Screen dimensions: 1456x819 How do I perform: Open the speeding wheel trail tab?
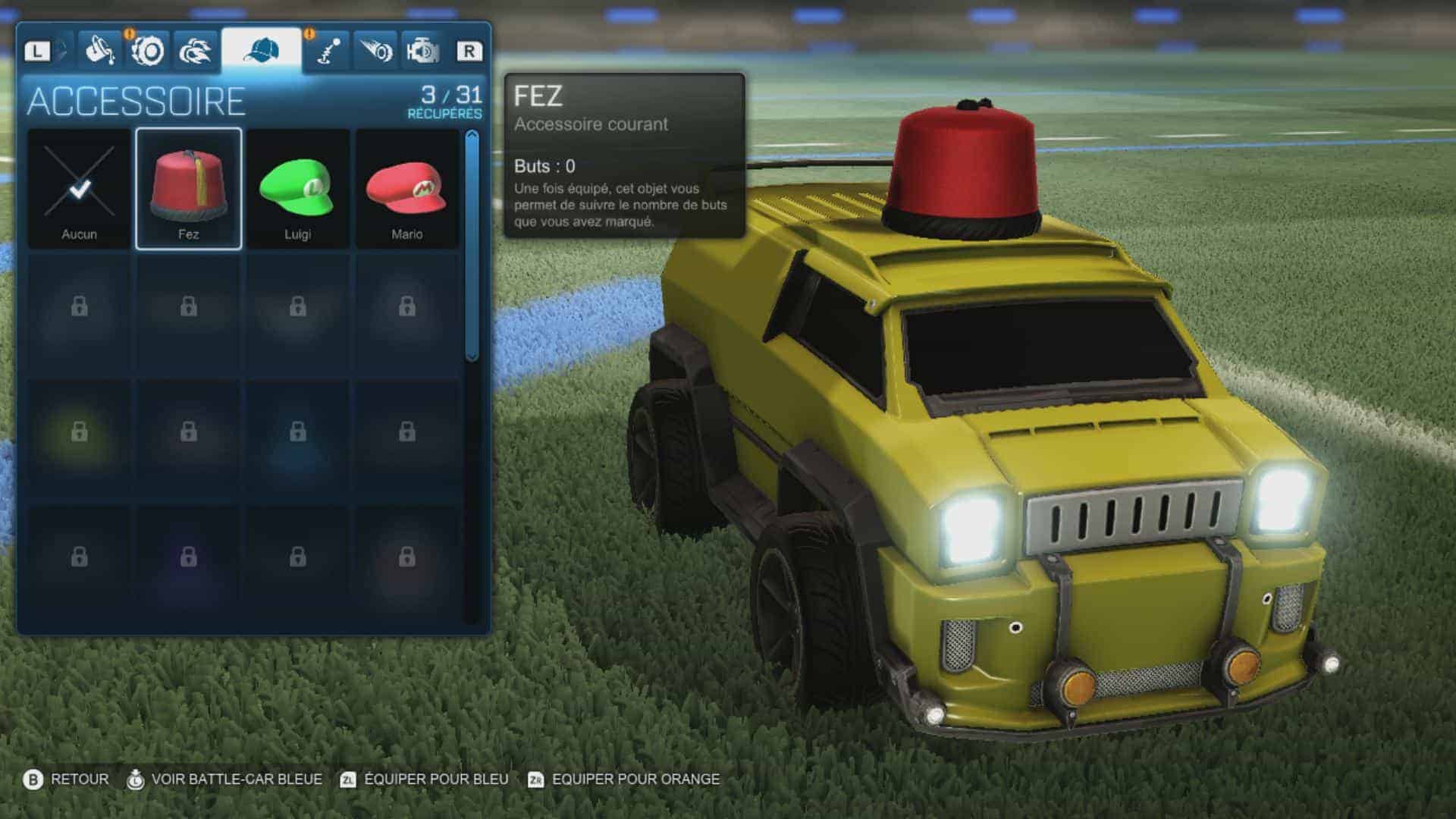[375, 52]
